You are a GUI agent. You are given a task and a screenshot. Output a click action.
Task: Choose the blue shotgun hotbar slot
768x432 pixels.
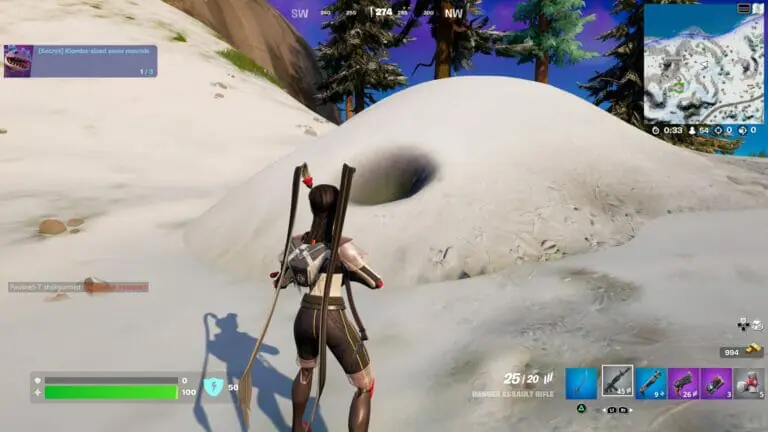pos(650,383)
